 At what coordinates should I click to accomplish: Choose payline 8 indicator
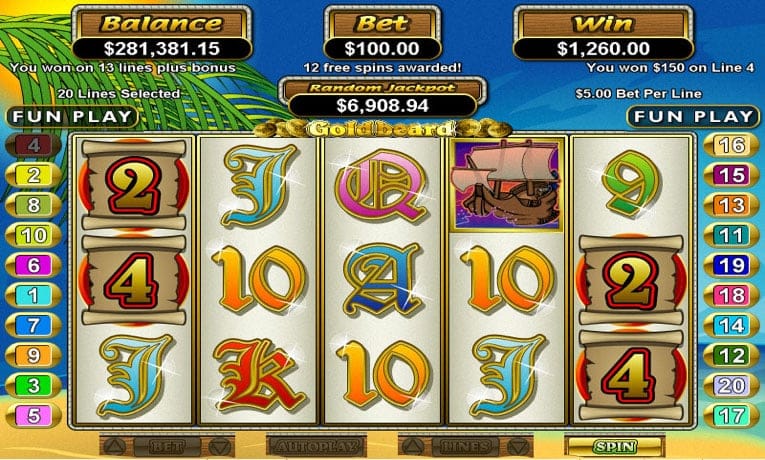point(33,206)
